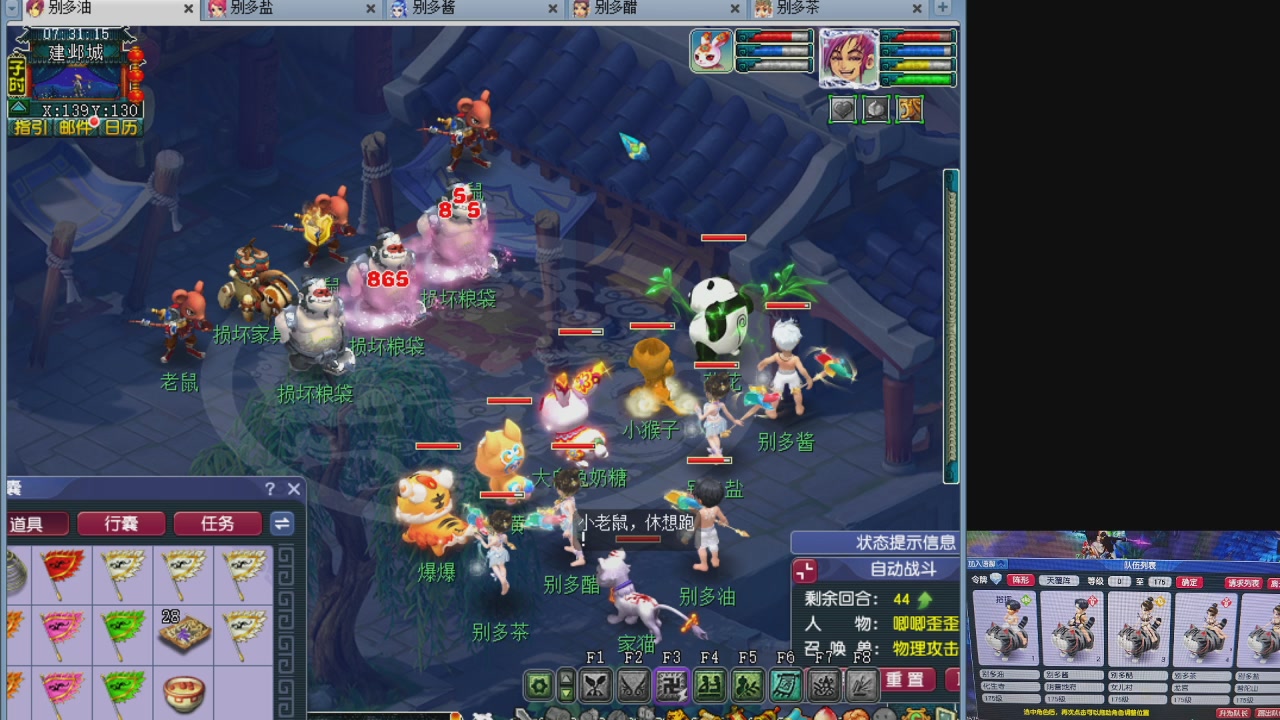Open the gear settings icon beside skill bar

pyautogui.click(x=539, y=684)
